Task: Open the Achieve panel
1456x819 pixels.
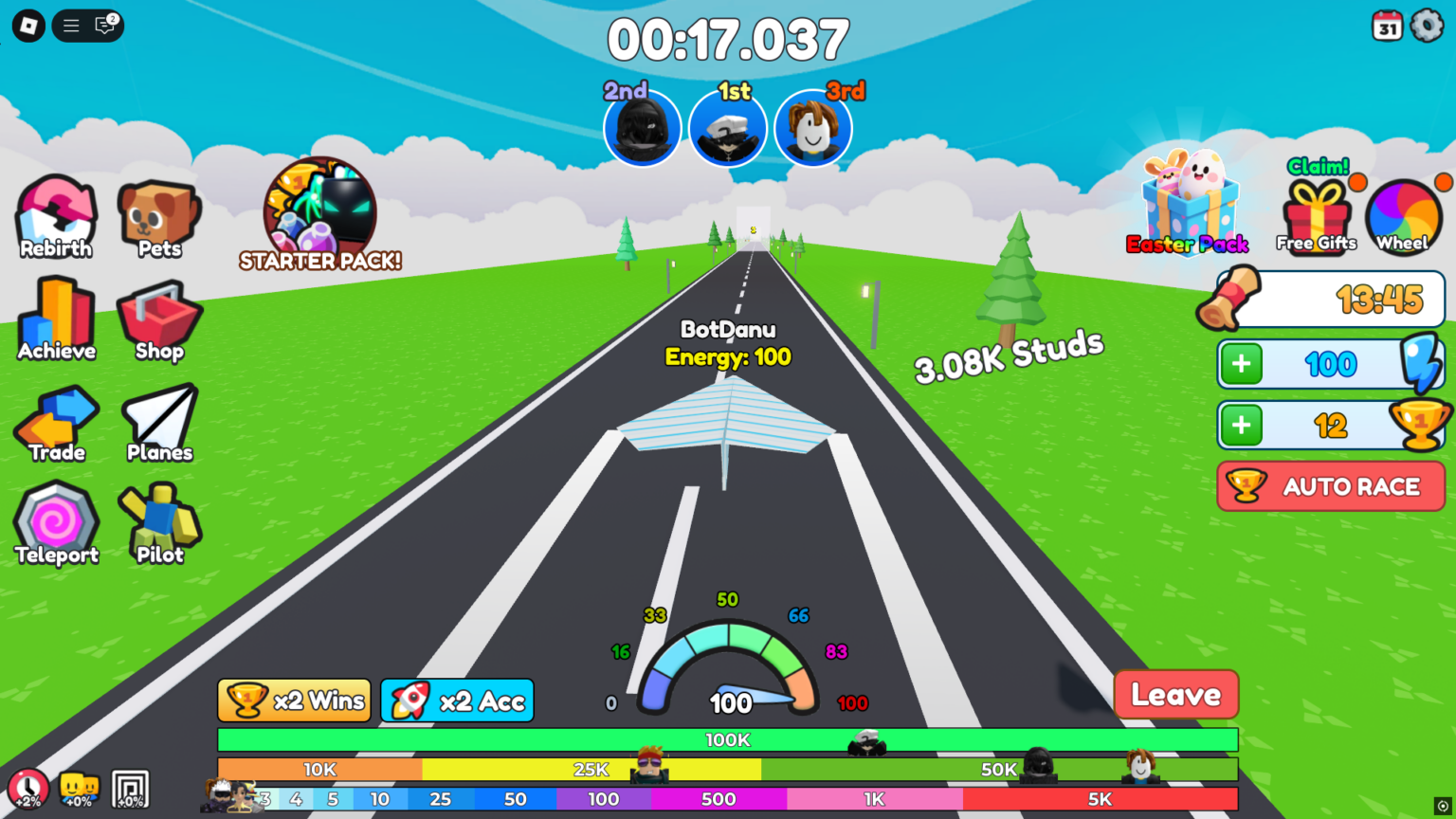Action: point(55,320)
